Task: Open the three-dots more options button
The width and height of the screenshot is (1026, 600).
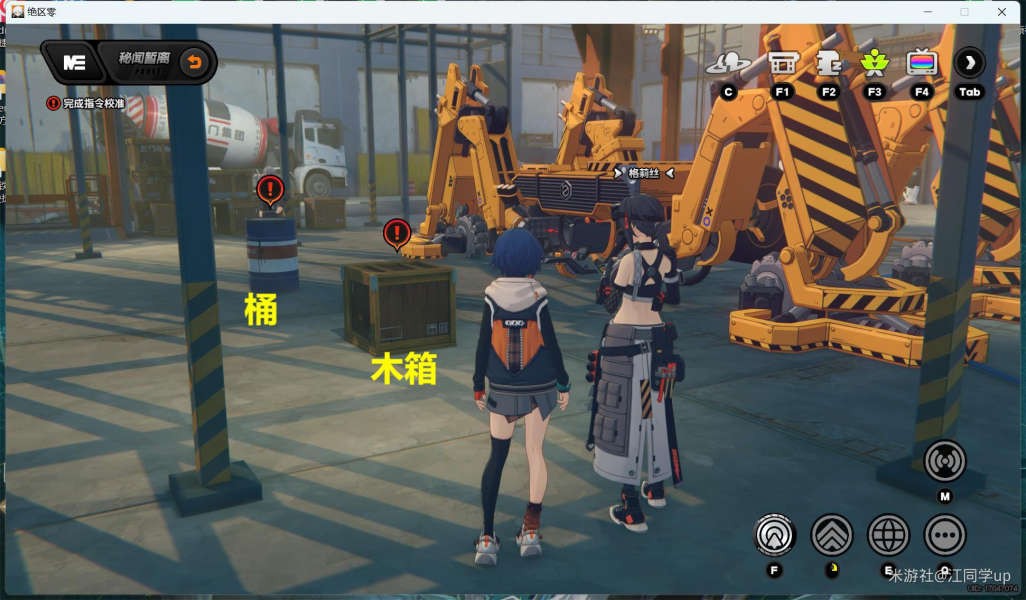Action: (x=945, y=535)
